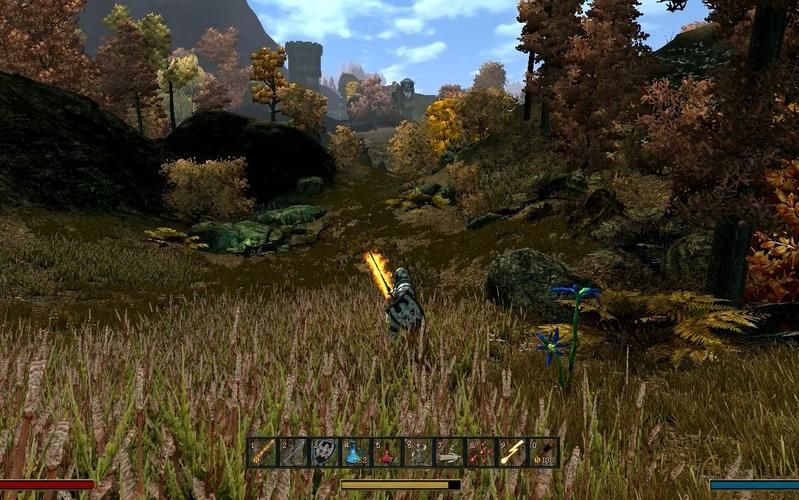Select the red berries in slot 8

coord(480,452)
